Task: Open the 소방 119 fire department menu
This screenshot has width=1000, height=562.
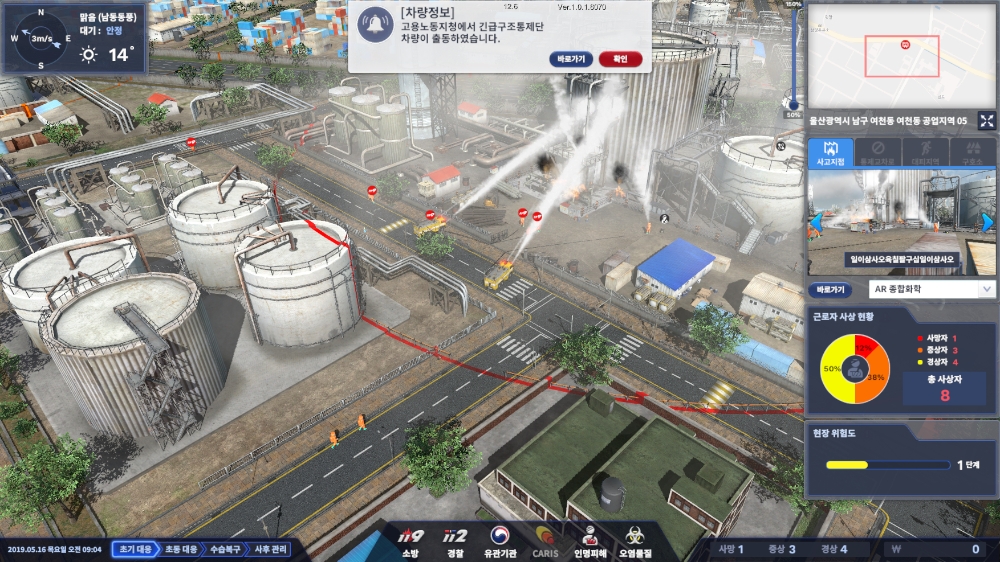Action: pyautogui.click(x=412, y=541)
